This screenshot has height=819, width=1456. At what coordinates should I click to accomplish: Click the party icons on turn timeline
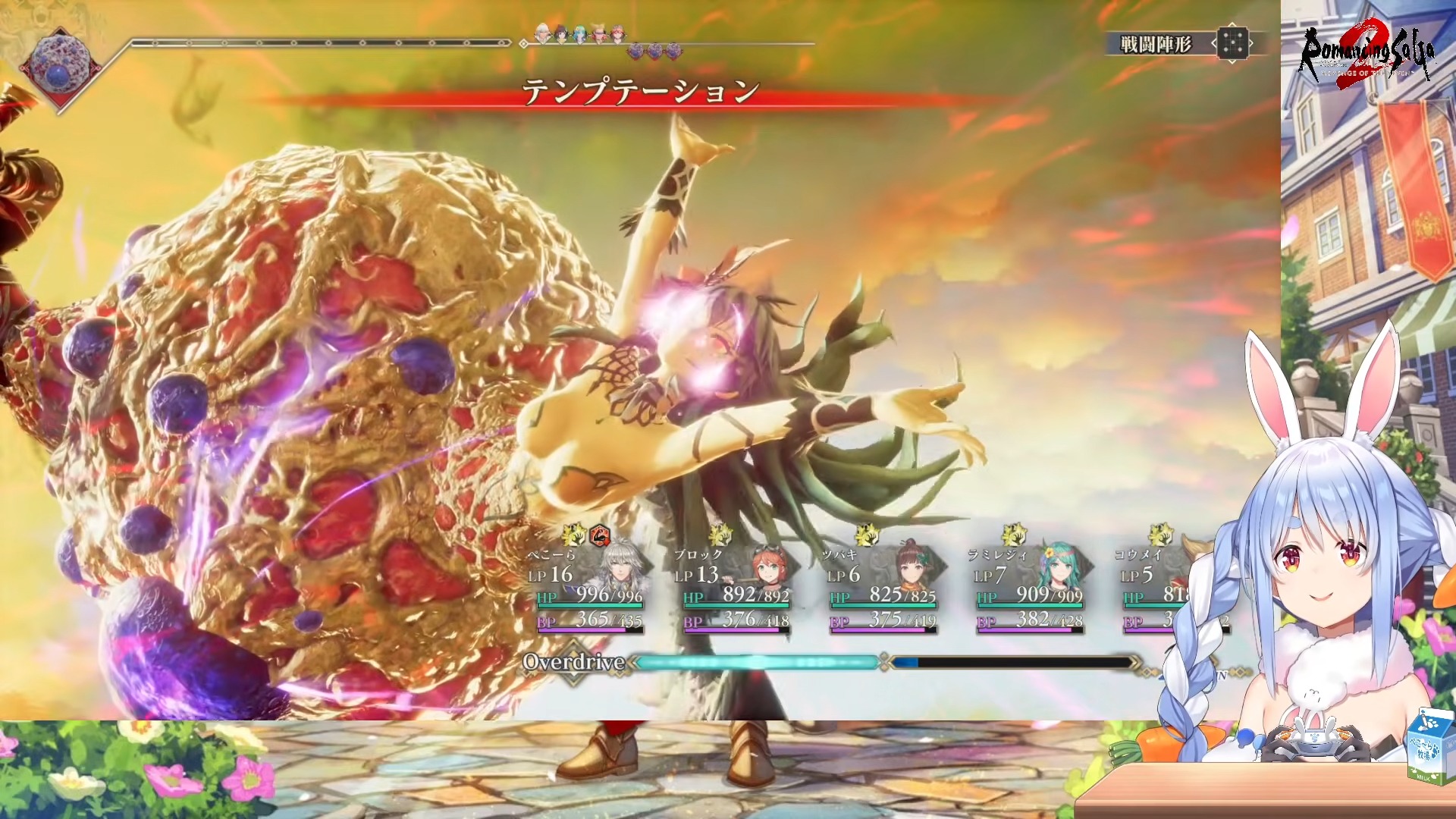(x=580, y=33)
